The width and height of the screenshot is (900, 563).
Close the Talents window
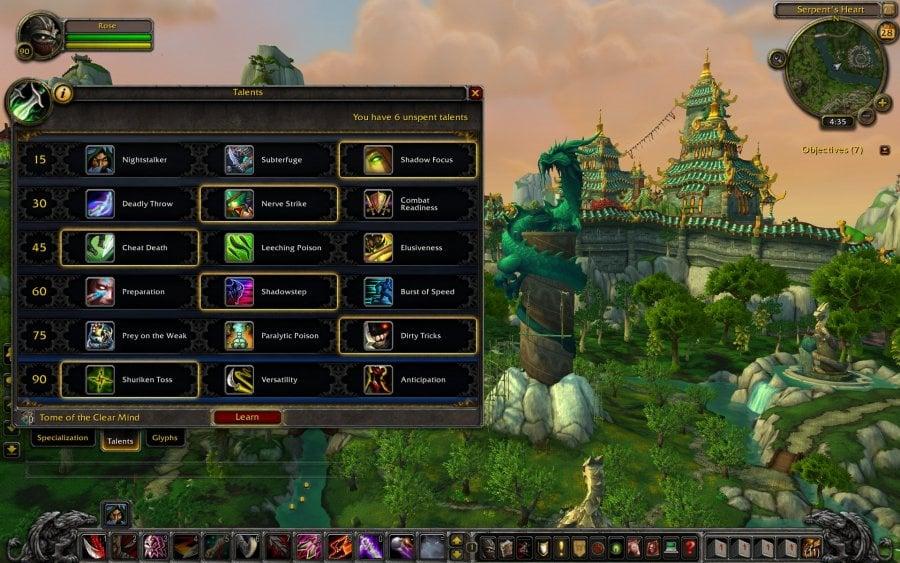[x=476, y=93]
